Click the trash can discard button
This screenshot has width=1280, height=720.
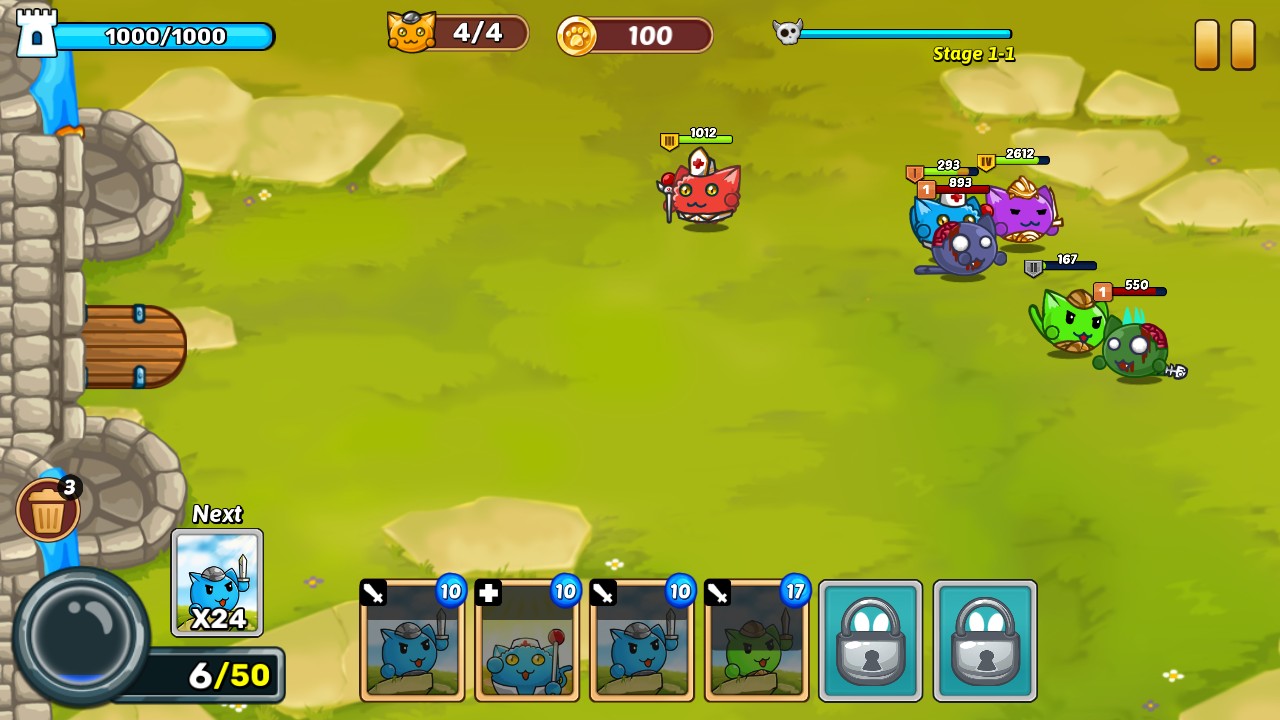[x=47, y=511]
